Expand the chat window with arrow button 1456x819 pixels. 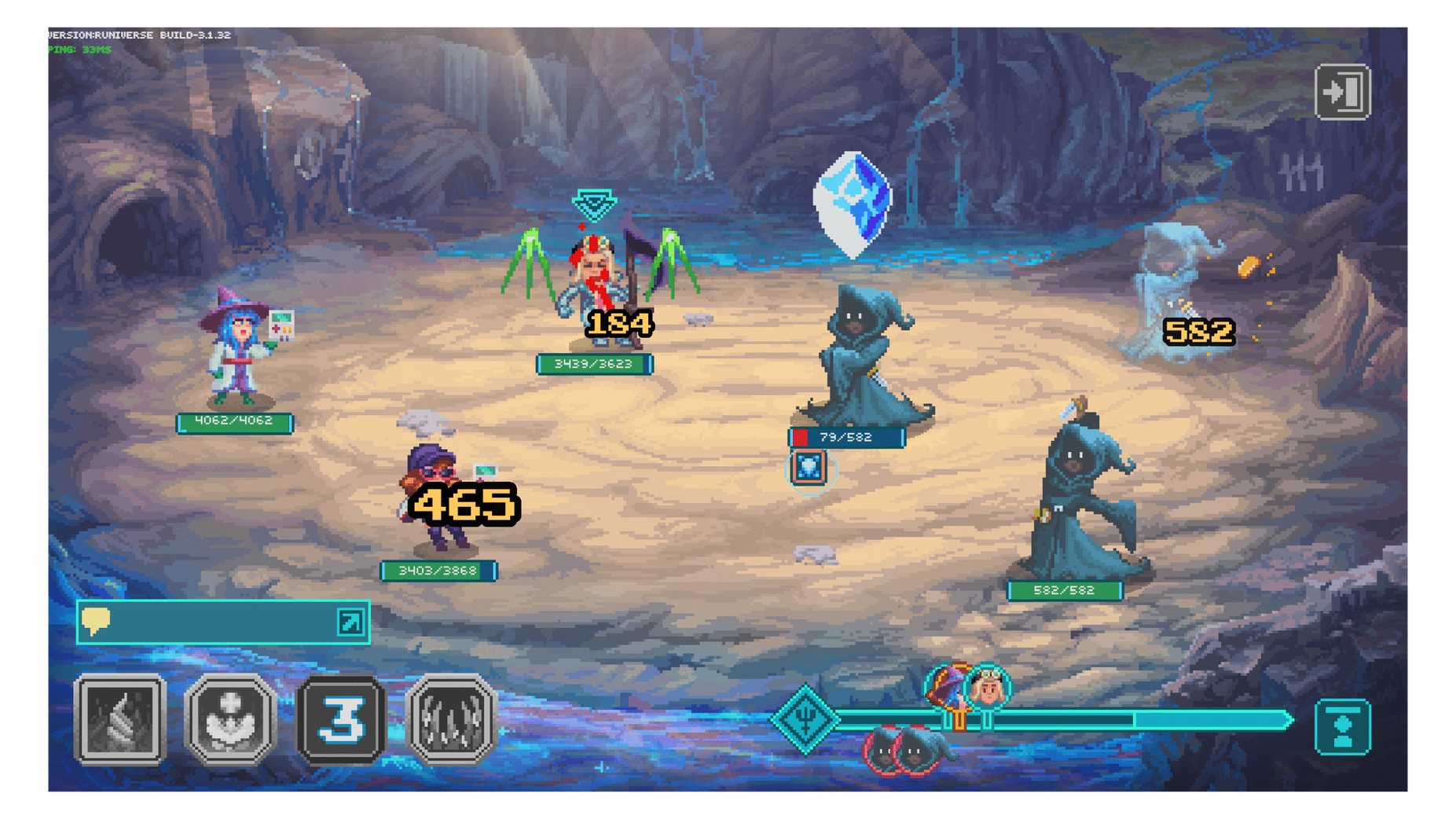[x=350, y=622]
